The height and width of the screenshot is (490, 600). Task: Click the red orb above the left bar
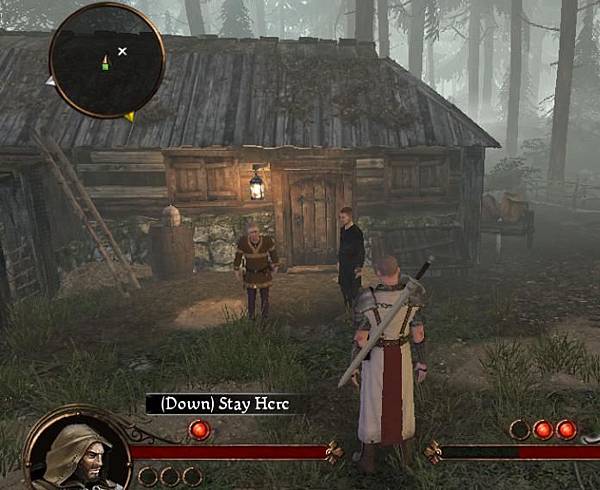[198, 430]
